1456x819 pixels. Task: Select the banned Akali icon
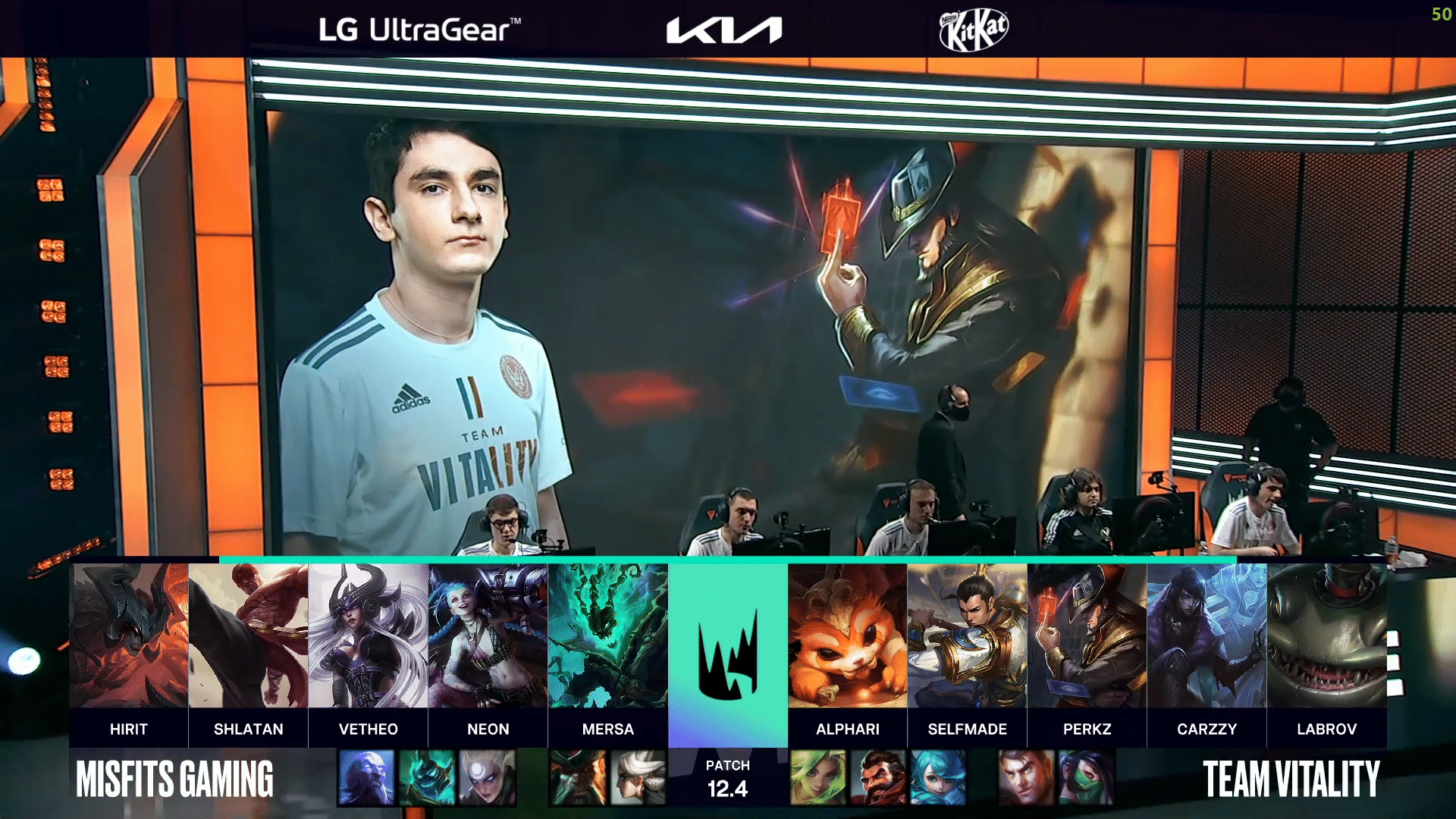click(1087, 777)
